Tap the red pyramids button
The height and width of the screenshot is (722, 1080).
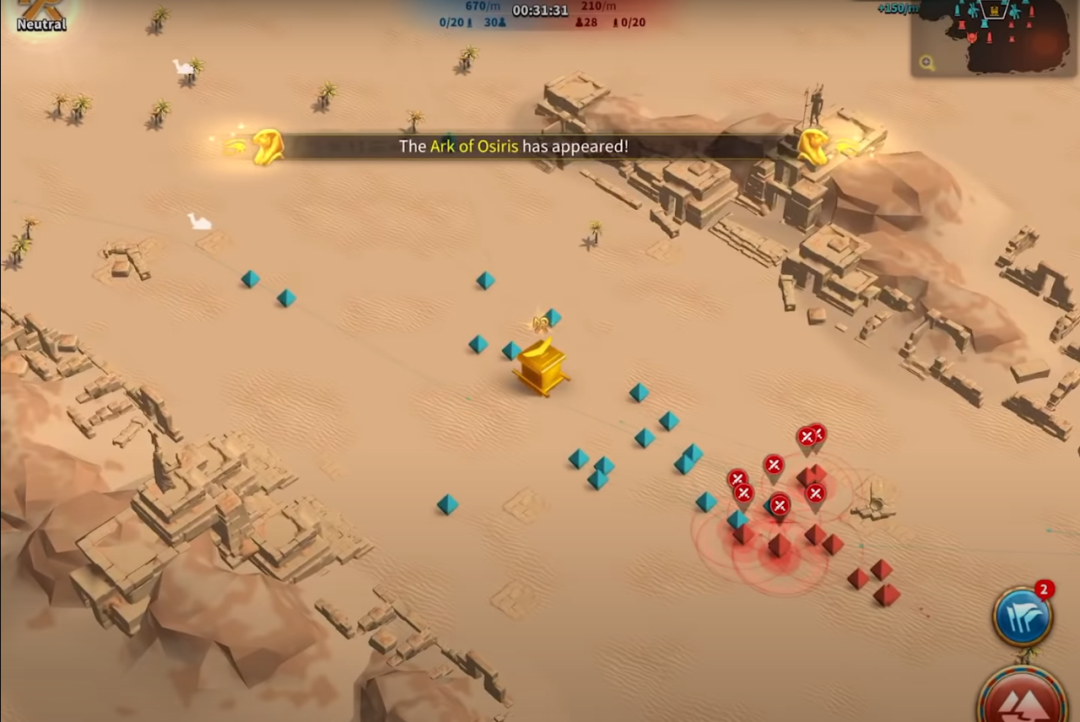pyautogui.click(x=1022, y=699)
